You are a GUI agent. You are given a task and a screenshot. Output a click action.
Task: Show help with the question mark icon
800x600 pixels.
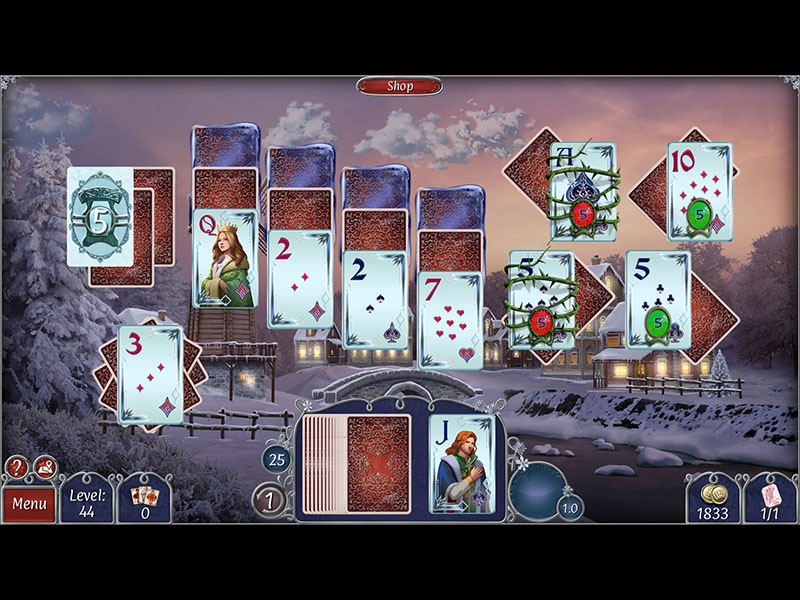click(x=16, y=466)
